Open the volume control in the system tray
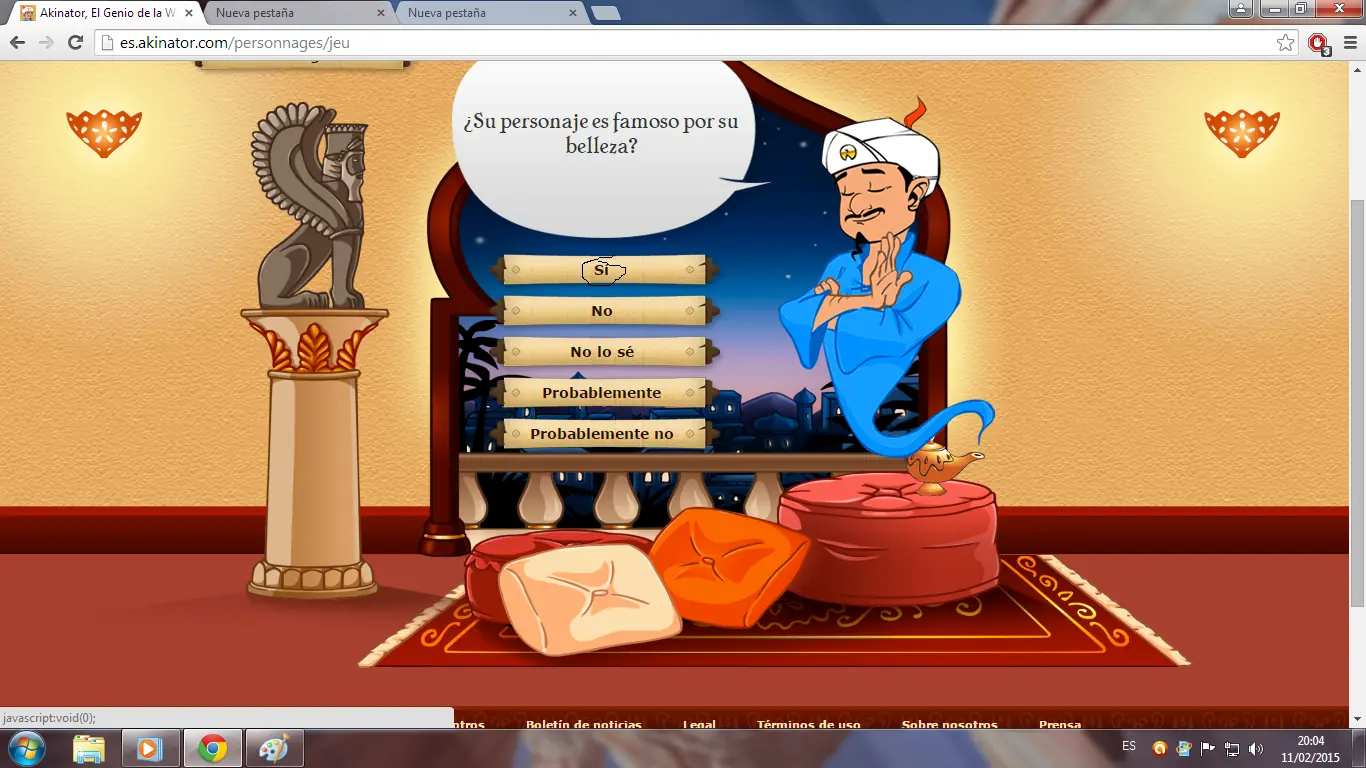 point(1256,747)
